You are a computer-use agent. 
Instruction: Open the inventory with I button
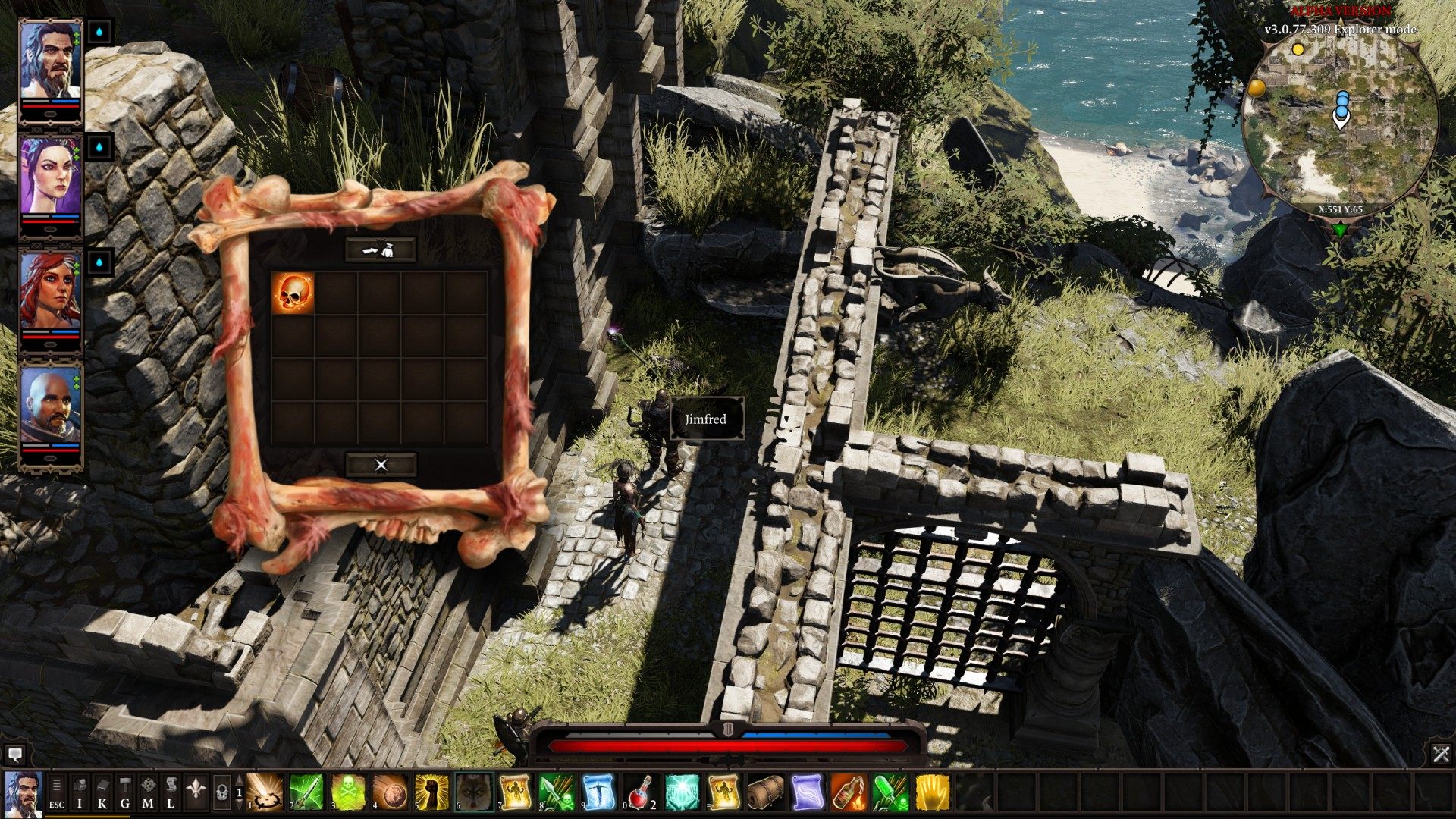point(80,793)
